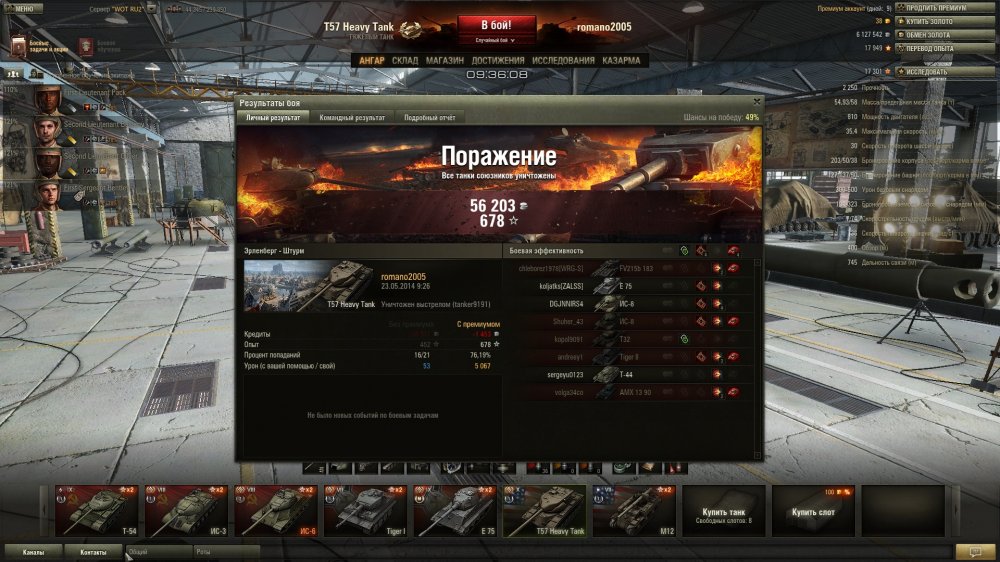Switch to the Казарма tab
The height and width of the screenshot is (562, 1000).
(x=623, y=60)
